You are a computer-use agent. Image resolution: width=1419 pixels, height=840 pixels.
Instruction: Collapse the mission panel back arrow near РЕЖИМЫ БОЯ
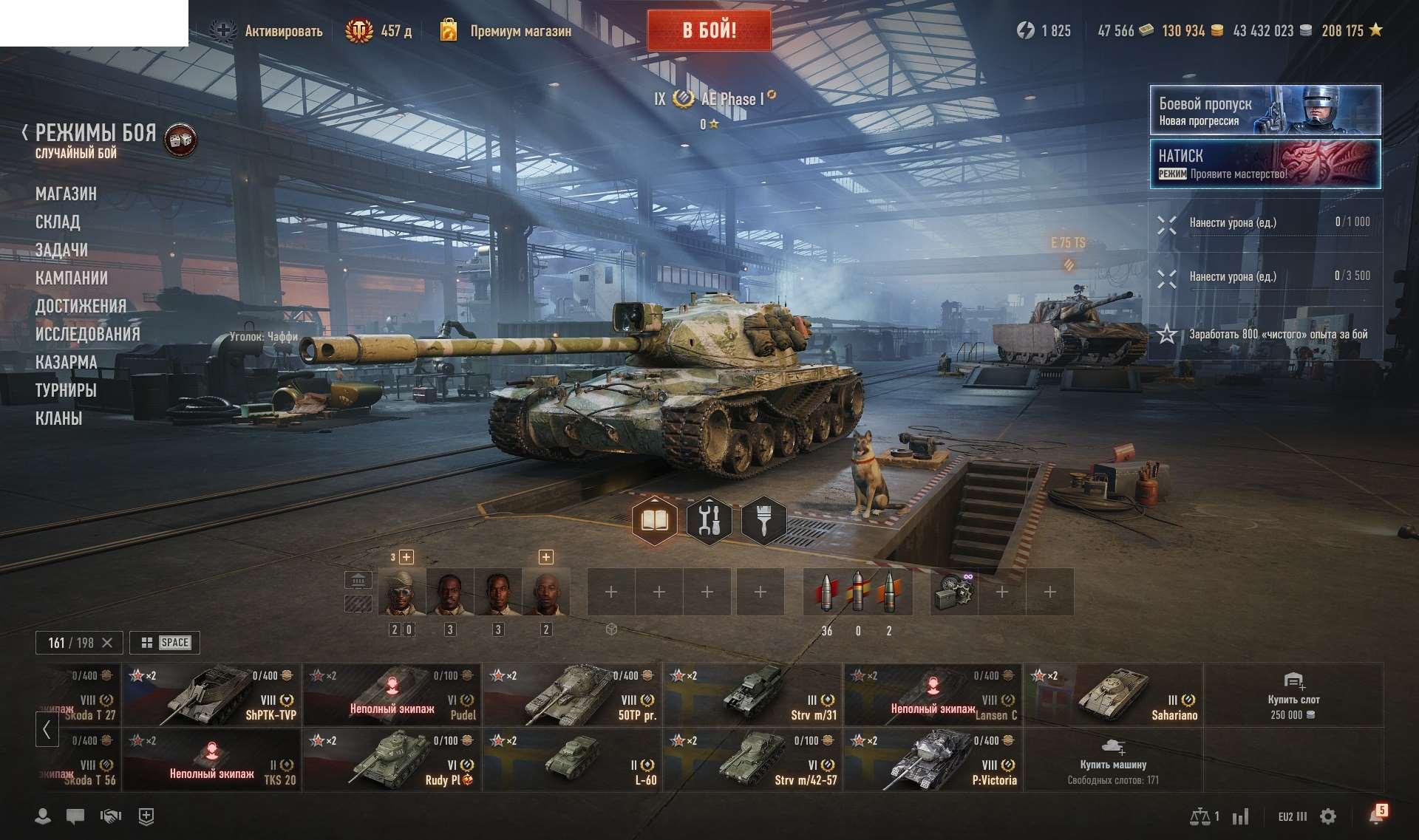24,133
